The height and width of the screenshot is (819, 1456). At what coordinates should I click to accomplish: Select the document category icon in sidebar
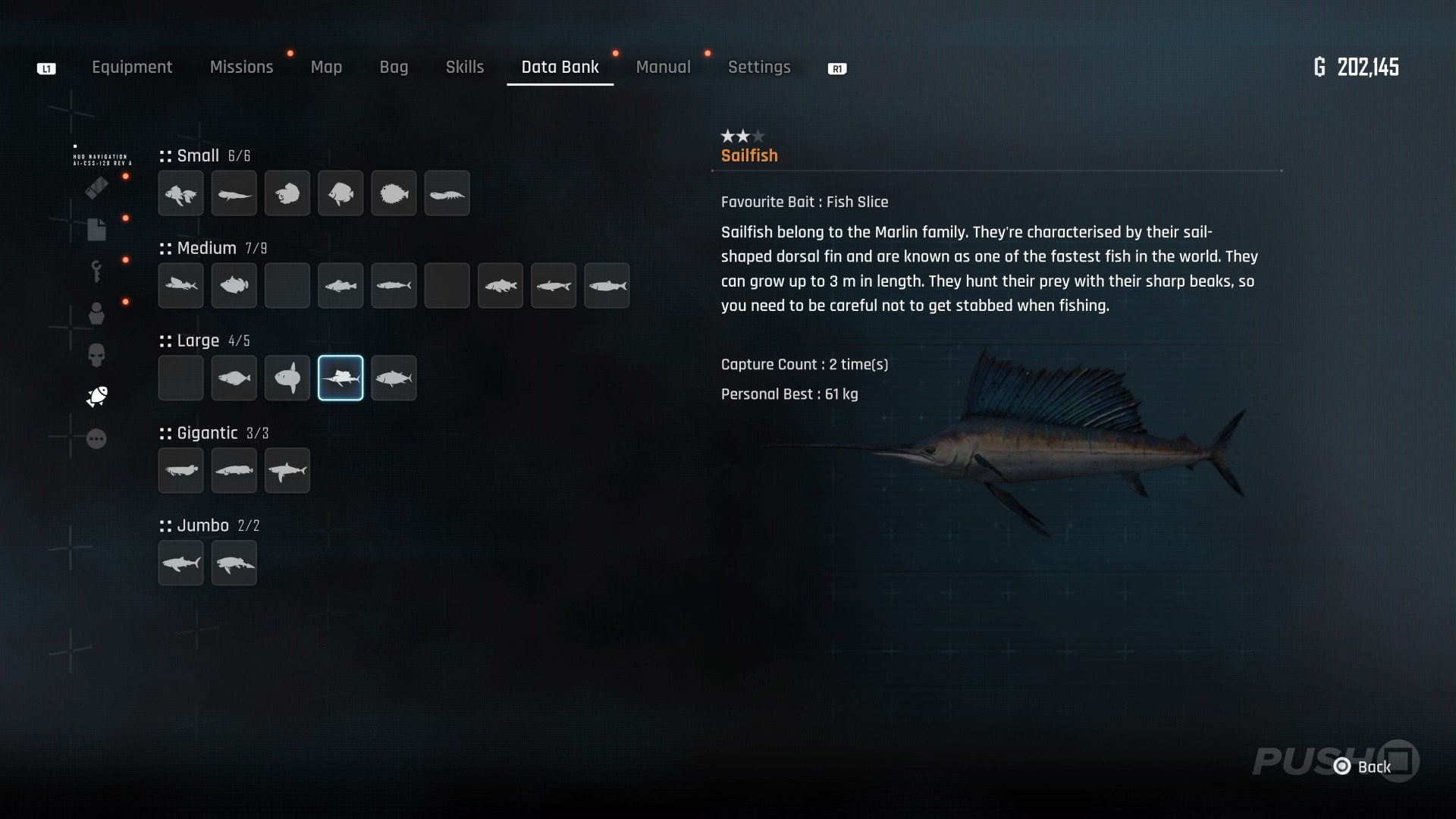(96, 229)
